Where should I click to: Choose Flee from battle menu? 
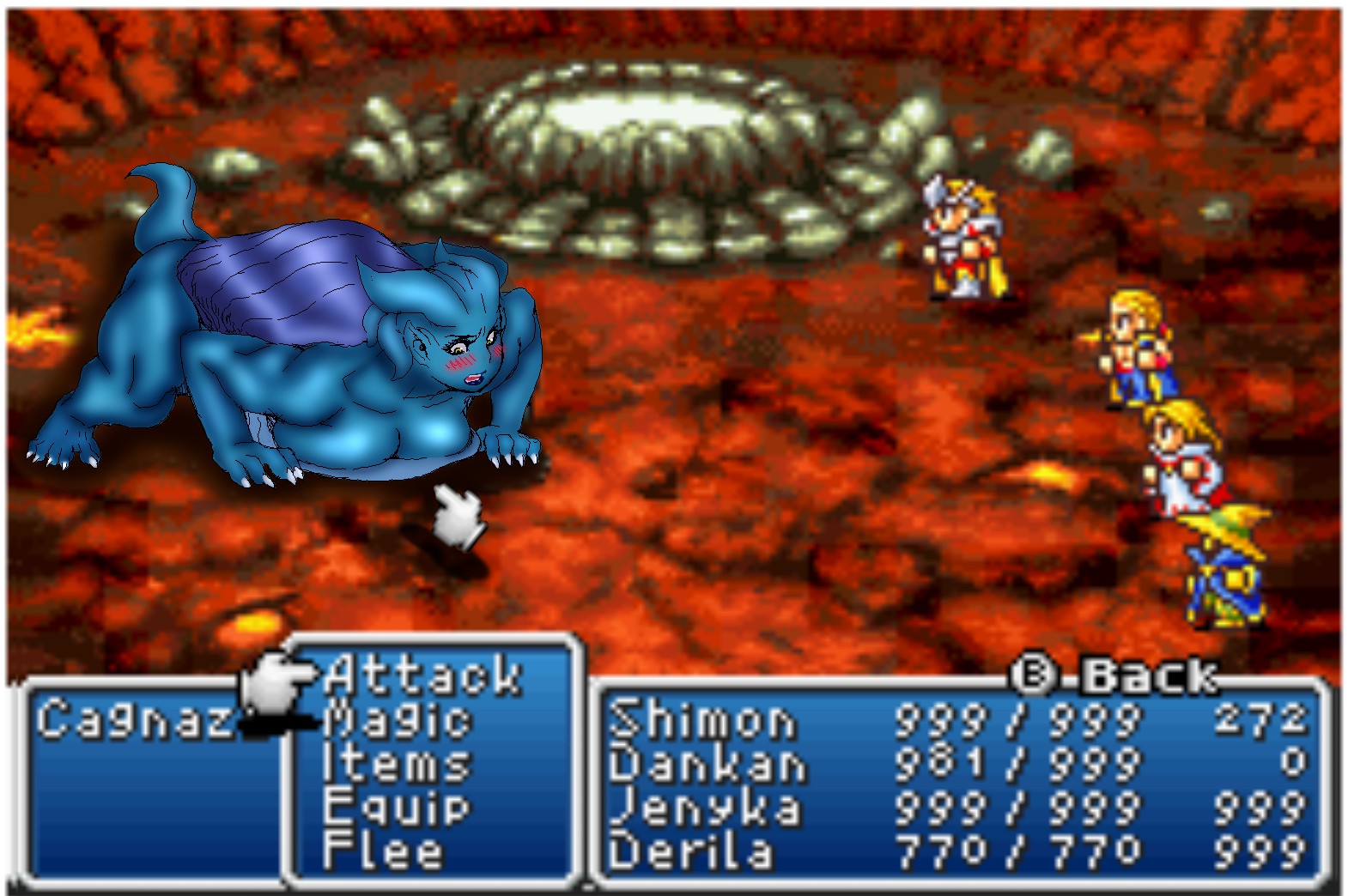[x=383, y=851]
